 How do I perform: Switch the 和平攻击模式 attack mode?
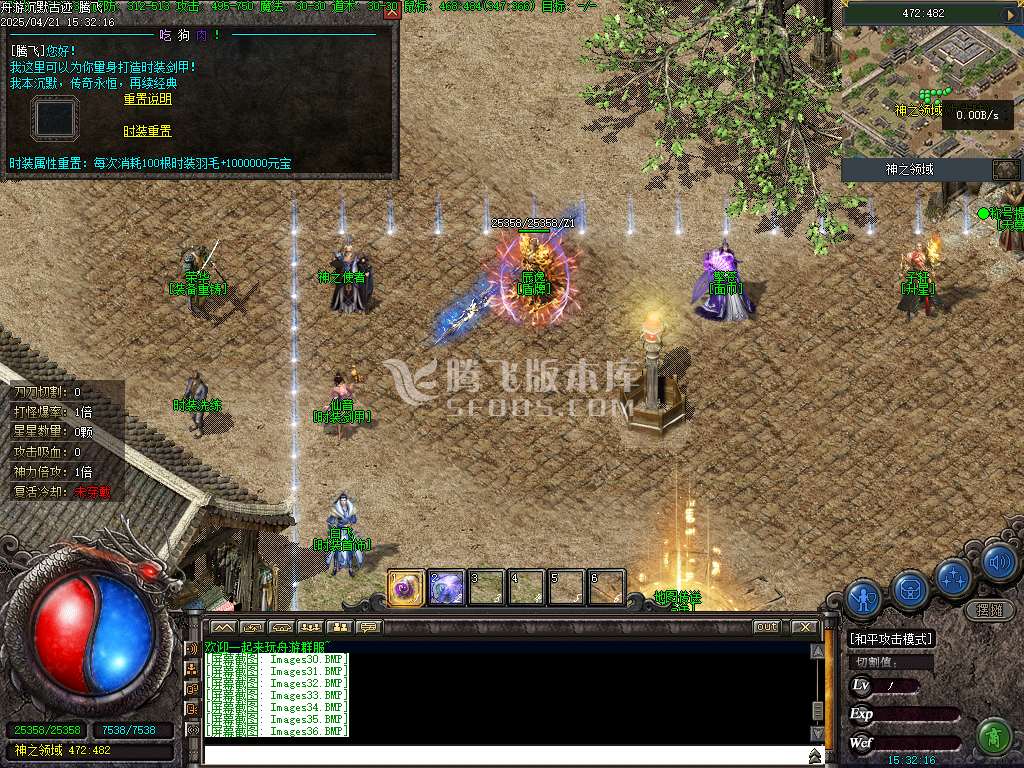click(x=890, y=639)
